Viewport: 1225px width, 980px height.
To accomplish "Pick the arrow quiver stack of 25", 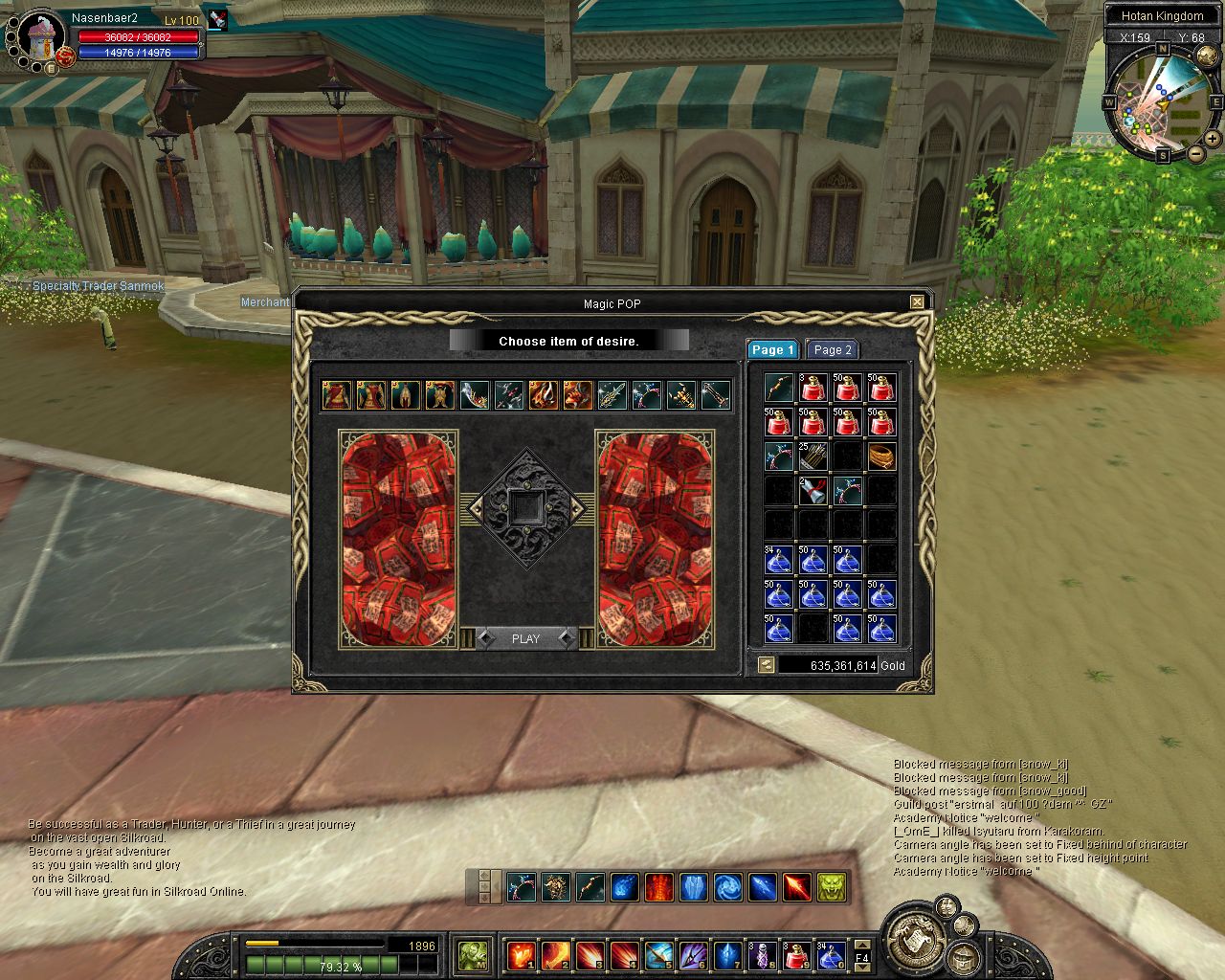I will point(813,457).
